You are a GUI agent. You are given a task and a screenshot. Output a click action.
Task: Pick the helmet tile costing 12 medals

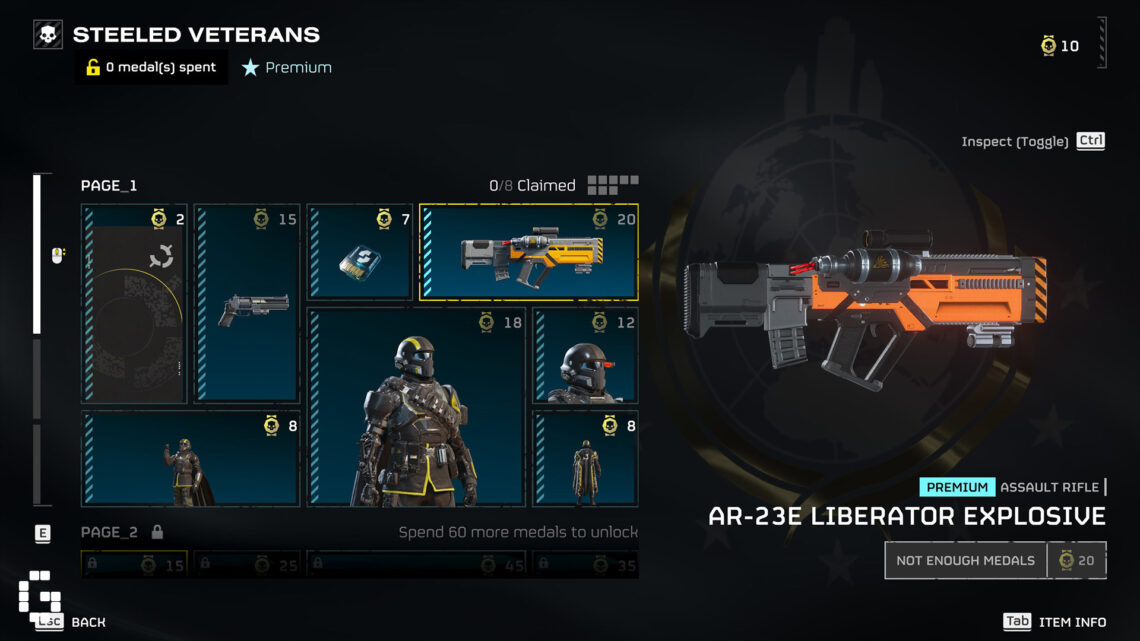(585, 355)
